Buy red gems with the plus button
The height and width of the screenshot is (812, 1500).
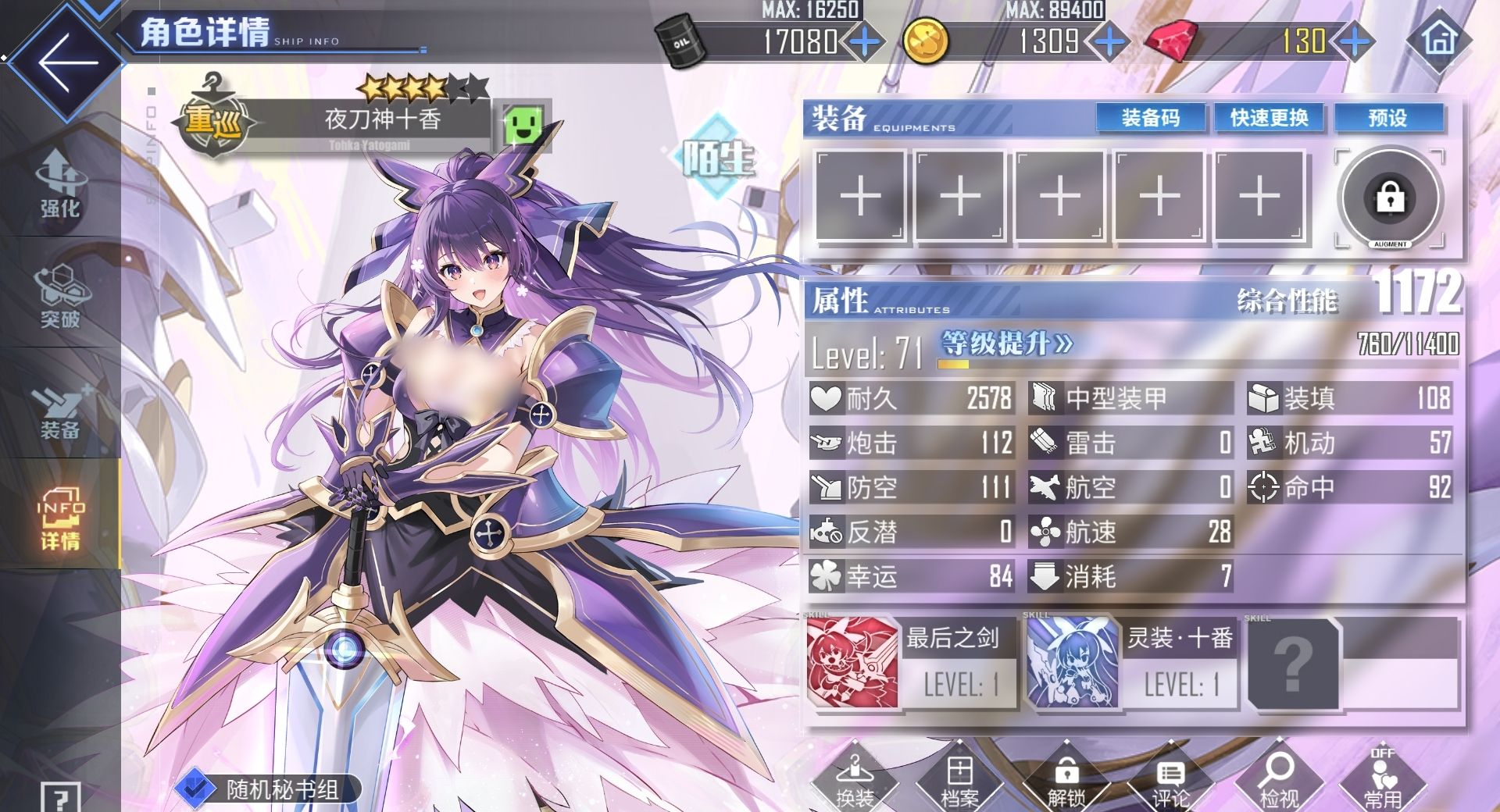coord(1355,41)
